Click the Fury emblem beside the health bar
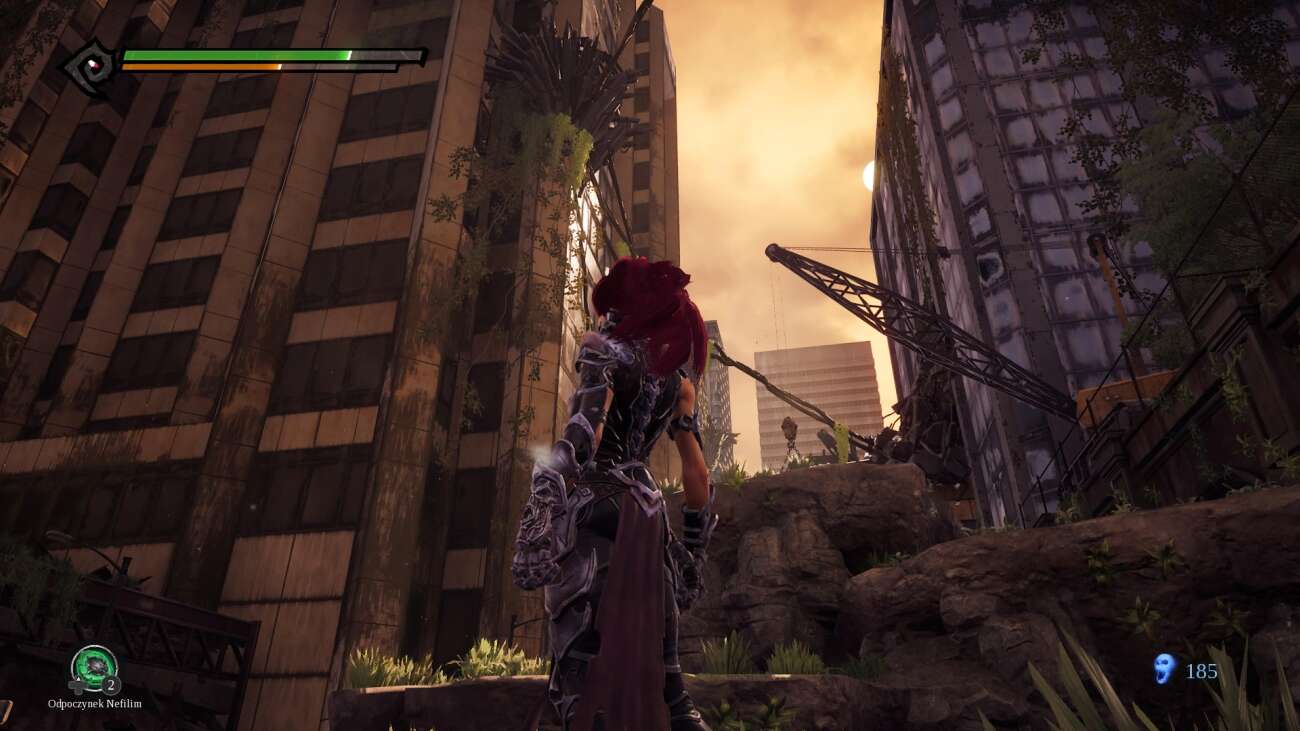 pos(91,66)
